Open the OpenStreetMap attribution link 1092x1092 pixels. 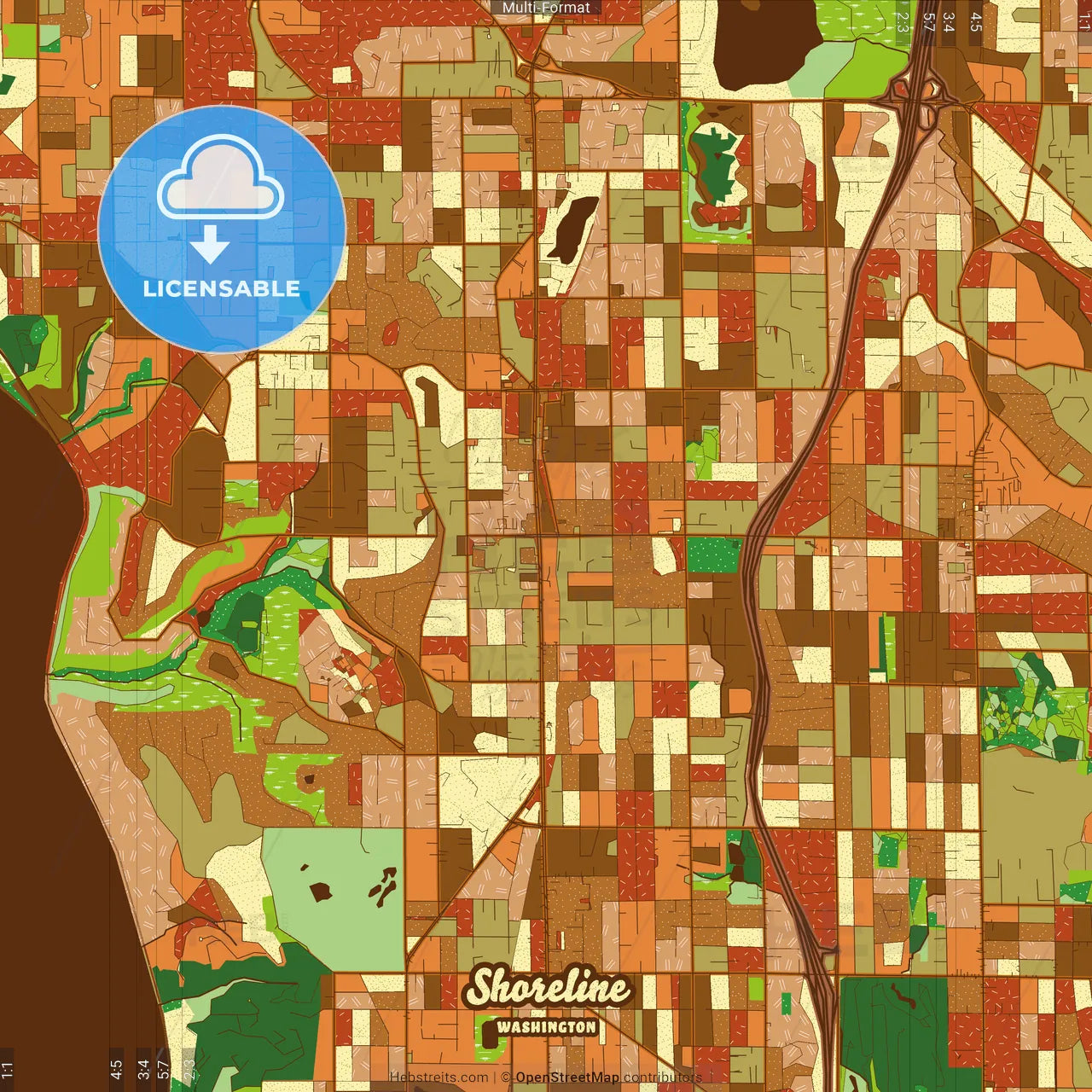566,1077
